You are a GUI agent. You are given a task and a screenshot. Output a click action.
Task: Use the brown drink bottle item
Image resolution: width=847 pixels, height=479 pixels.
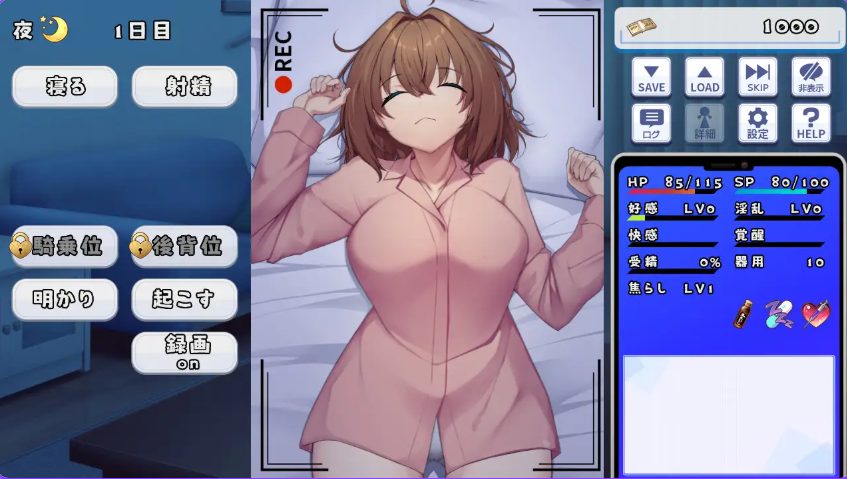pos(743,315)
